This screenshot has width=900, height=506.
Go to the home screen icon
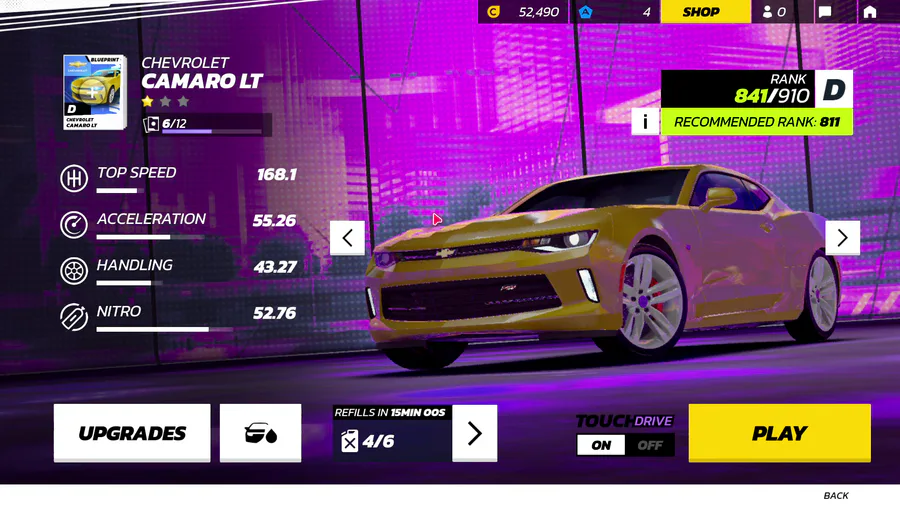coord(870,12)
